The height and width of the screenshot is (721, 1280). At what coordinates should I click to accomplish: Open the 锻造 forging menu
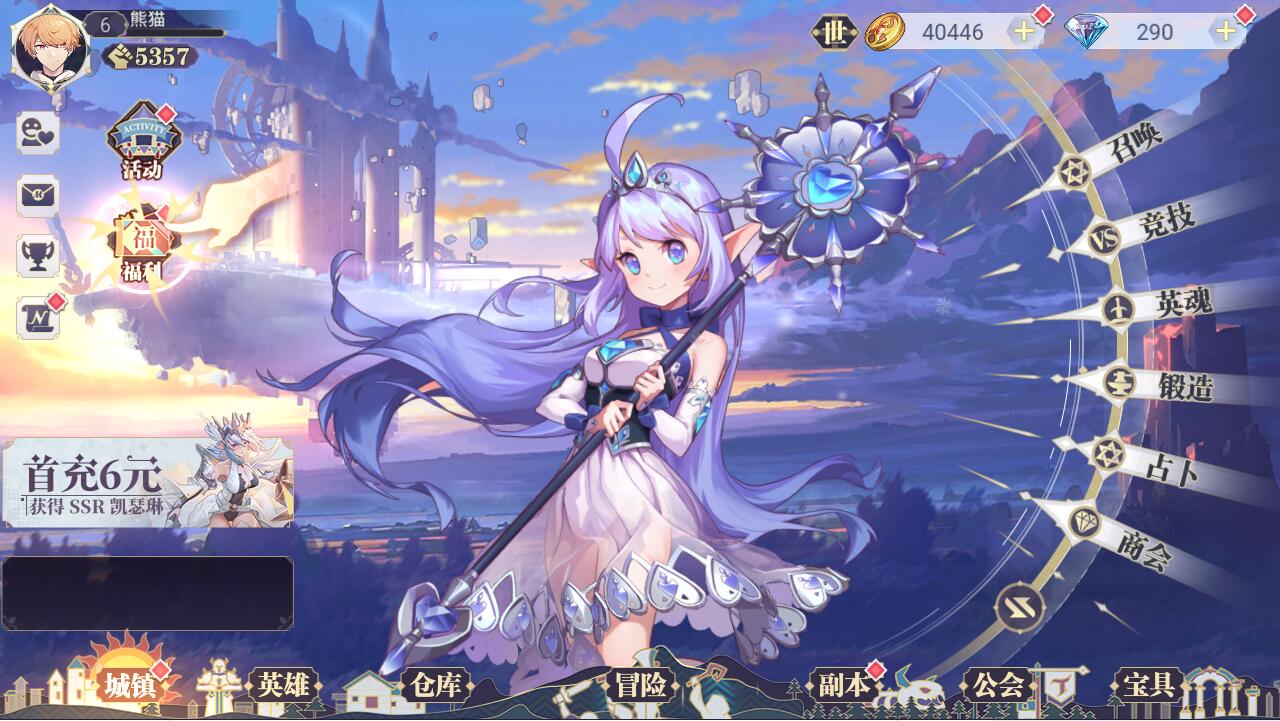point(1180,383)
